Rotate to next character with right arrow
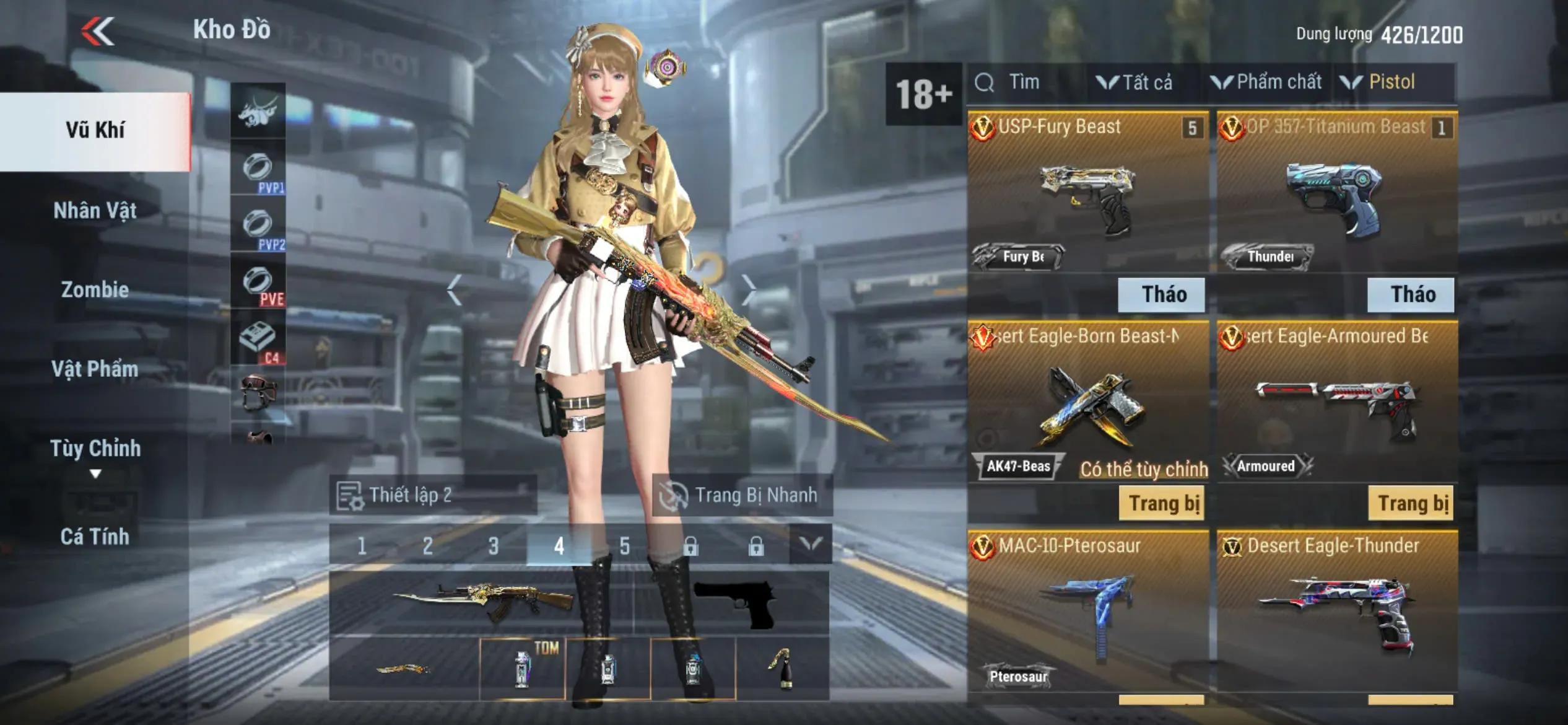1568x725 pixels. pos(749,289)
